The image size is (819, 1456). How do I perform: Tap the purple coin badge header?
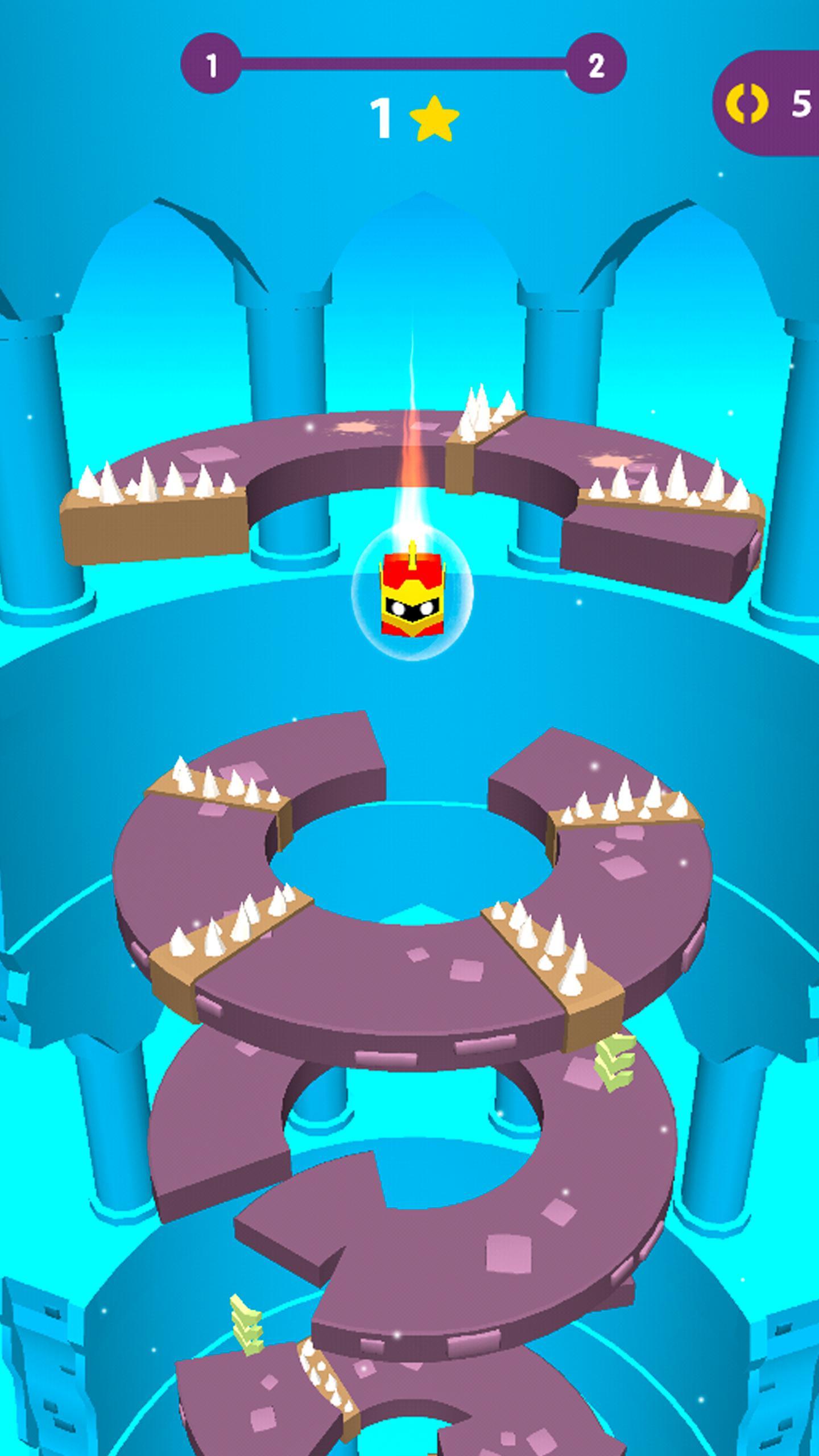click(768, 104)
